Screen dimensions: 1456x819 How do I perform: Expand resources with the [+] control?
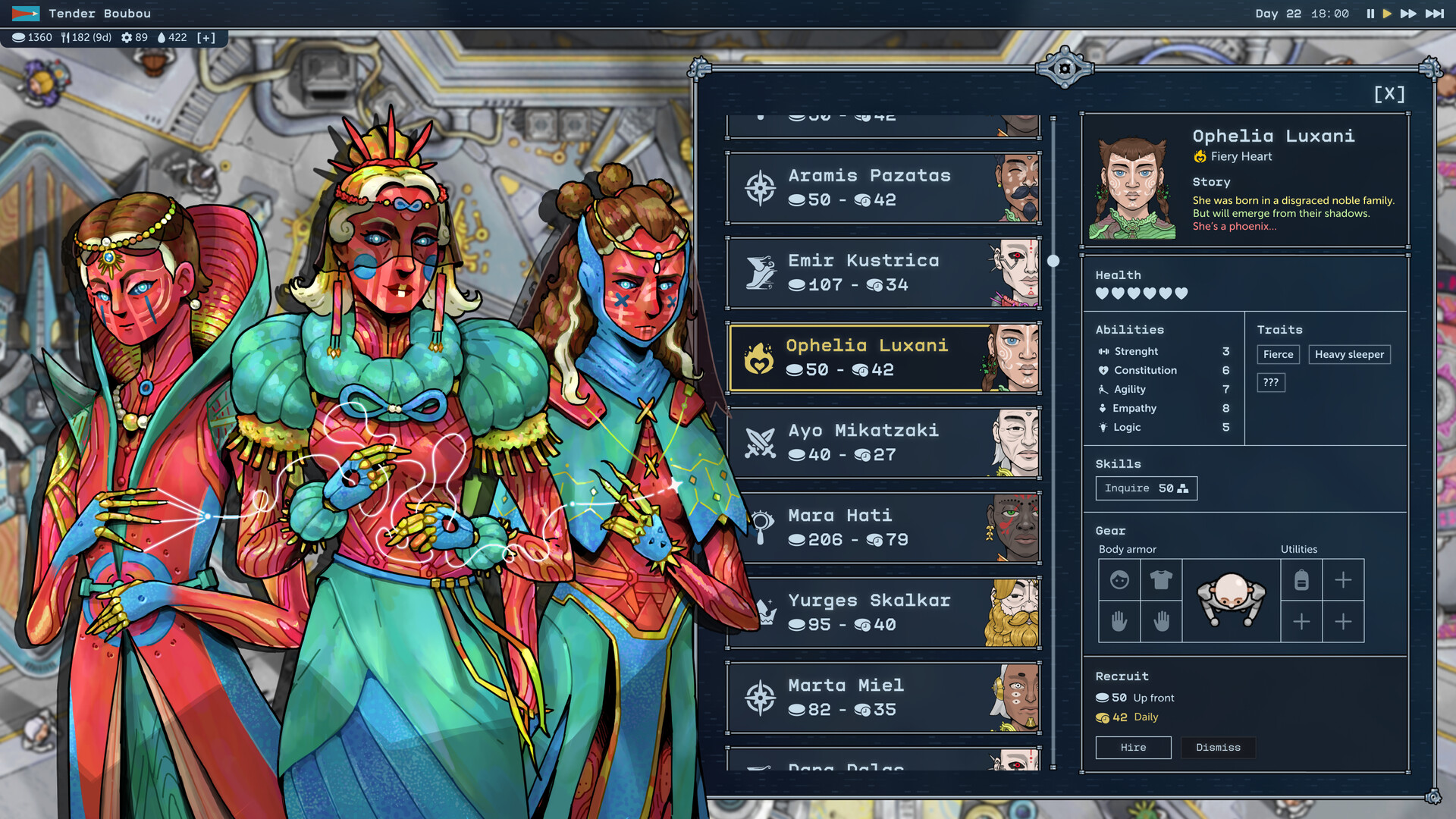pyautogui.click(x=207, y=37)
